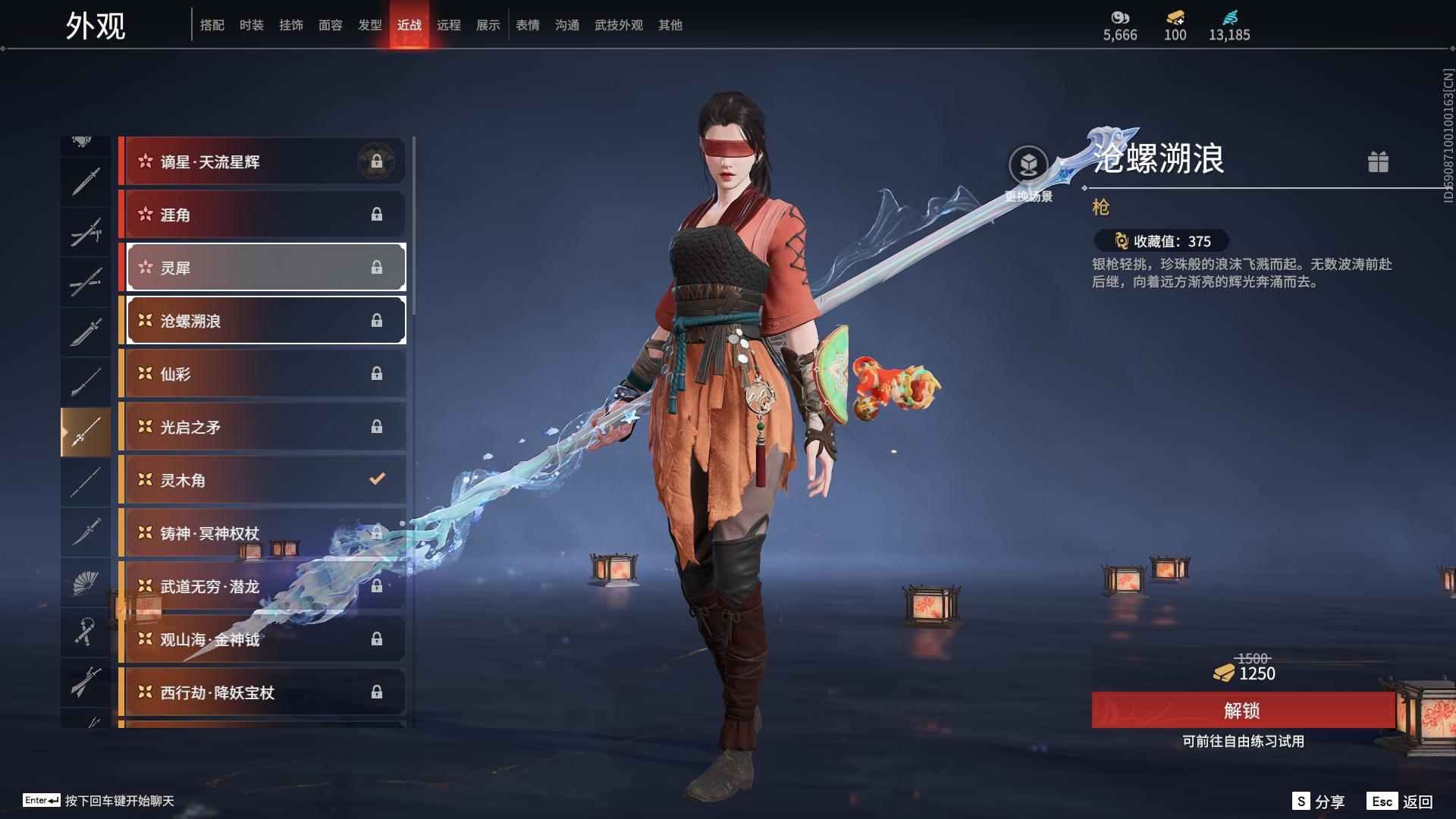Viewport: 1456px width, 819px height.
Task: Select the greatsword category icon in sidebar
Action: 86,331
